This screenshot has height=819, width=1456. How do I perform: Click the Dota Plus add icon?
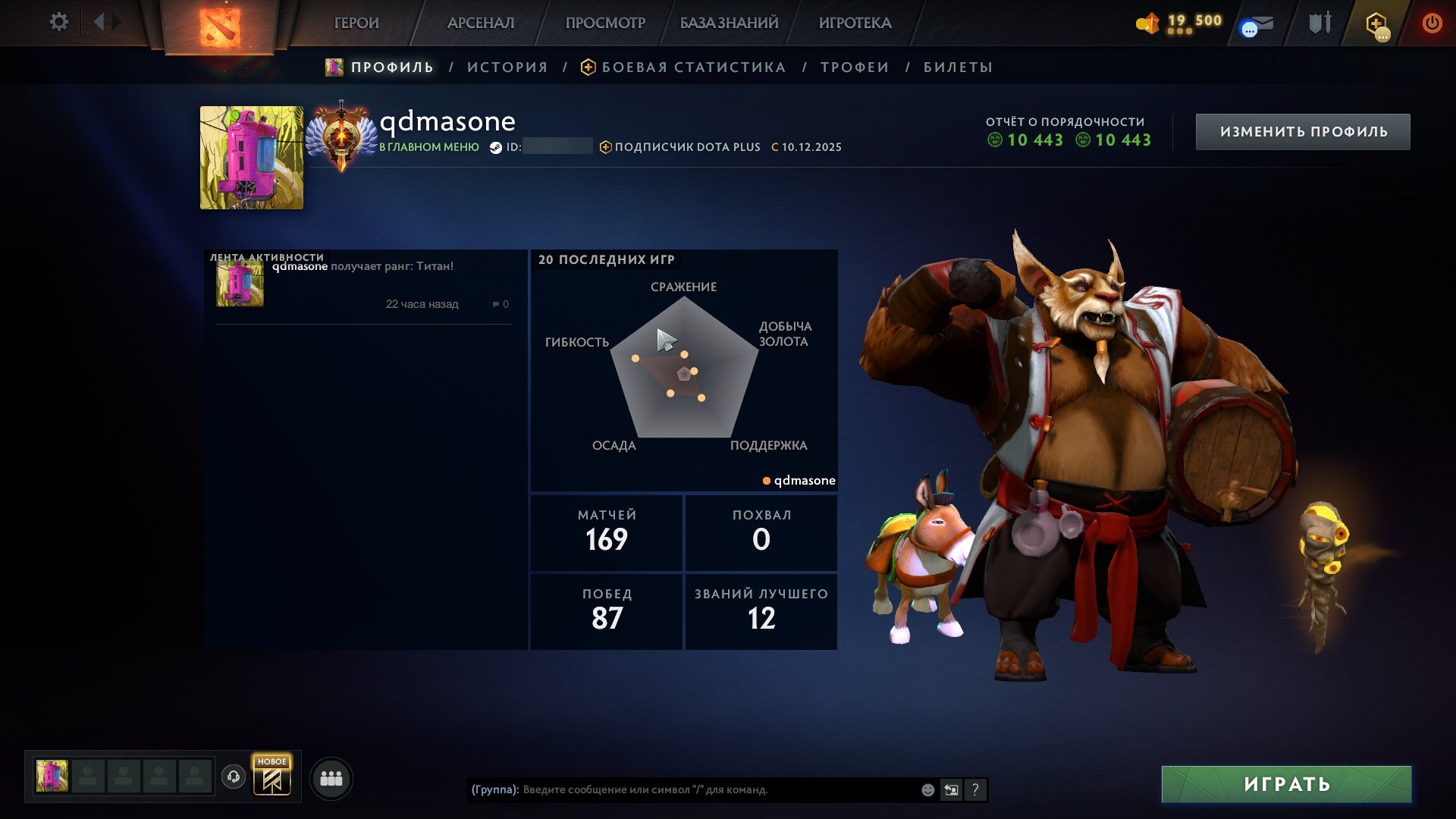pyautogui.click(x=1375, y=23)
